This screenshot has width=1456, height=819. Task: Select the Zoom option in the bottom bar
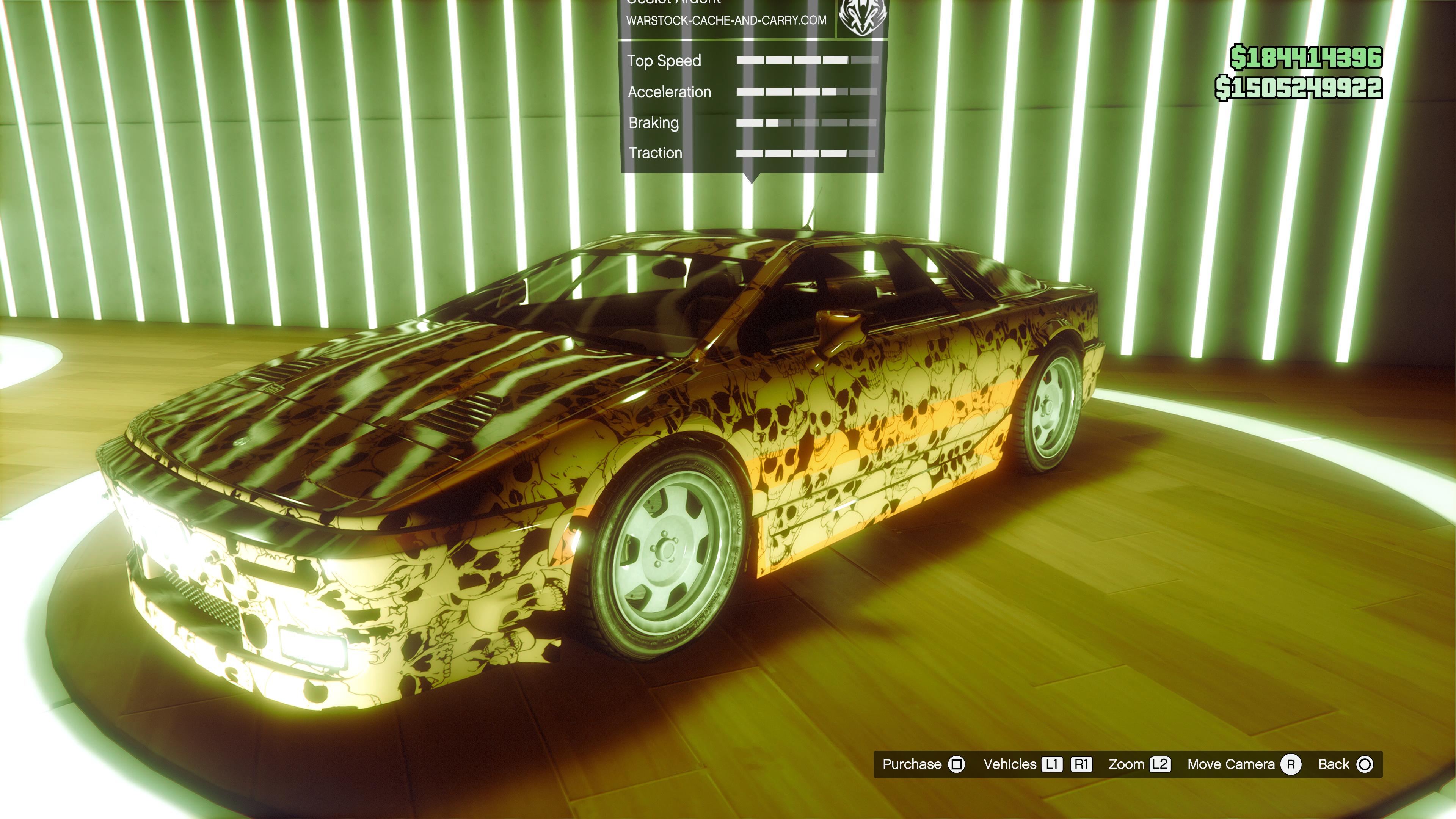tap(1138, 764)
